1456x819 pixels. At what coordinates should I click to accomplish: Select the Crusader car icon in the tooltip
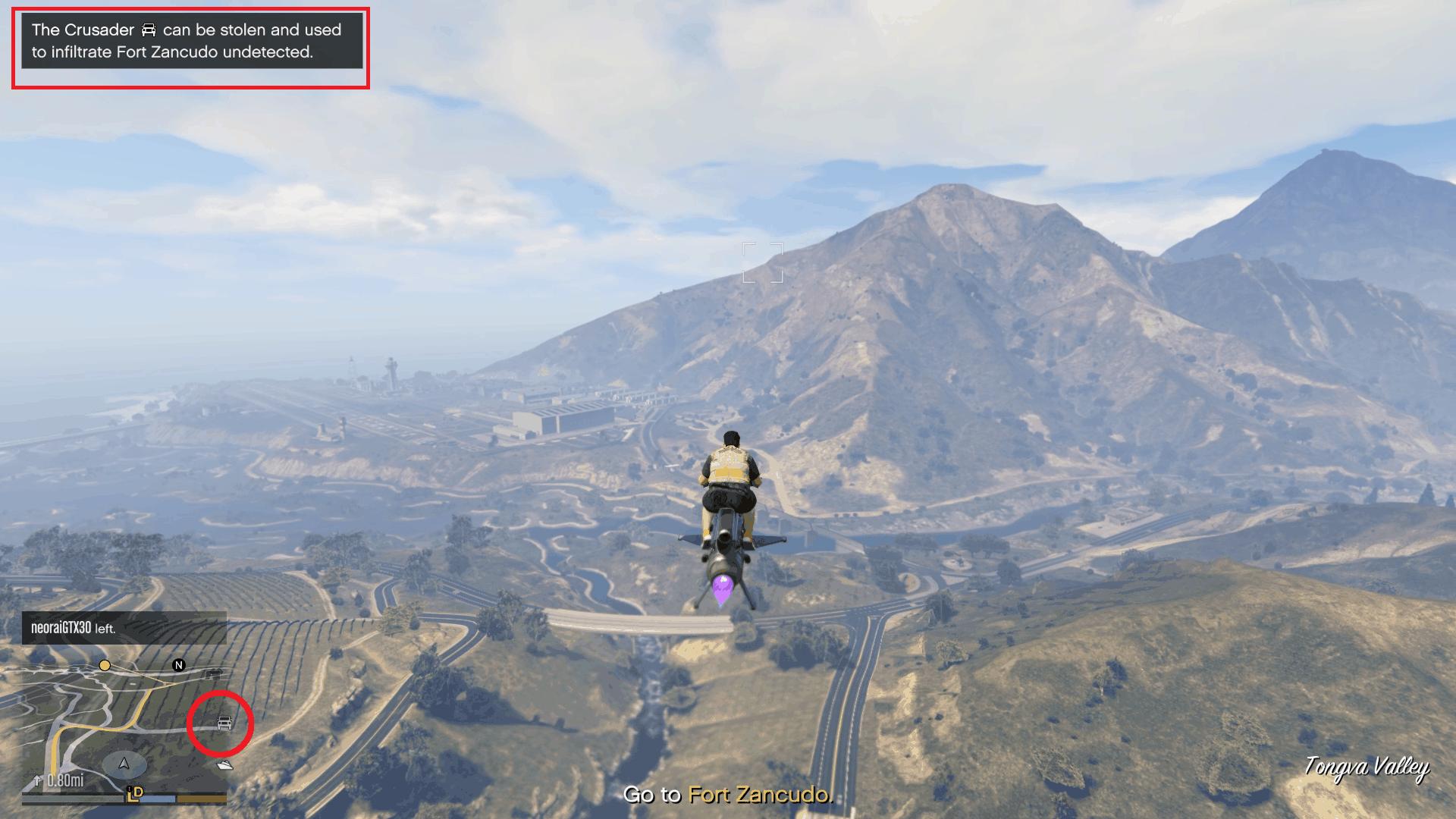pos(148,30)
